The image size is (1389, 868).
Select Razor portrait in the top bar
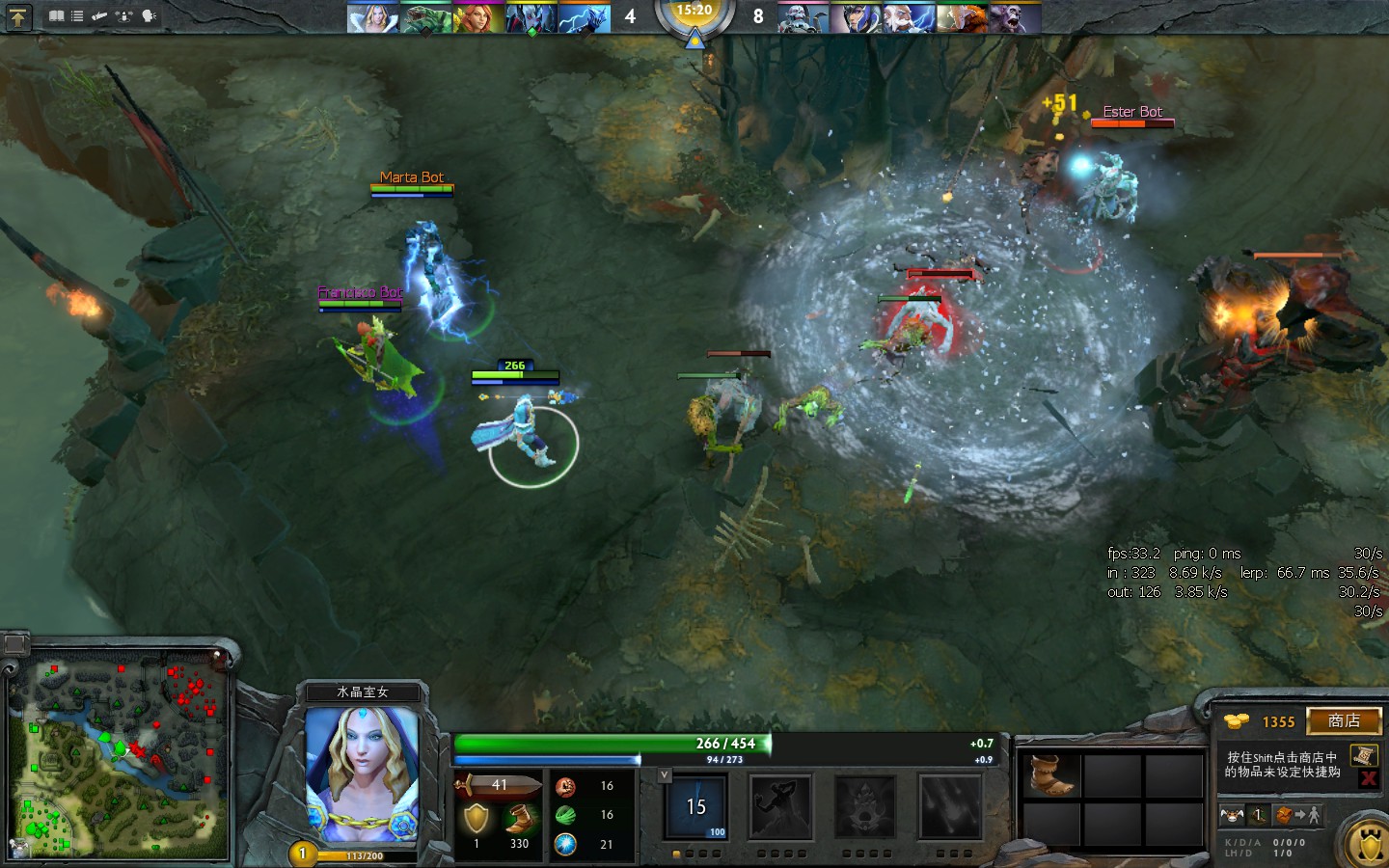(585, 18)
